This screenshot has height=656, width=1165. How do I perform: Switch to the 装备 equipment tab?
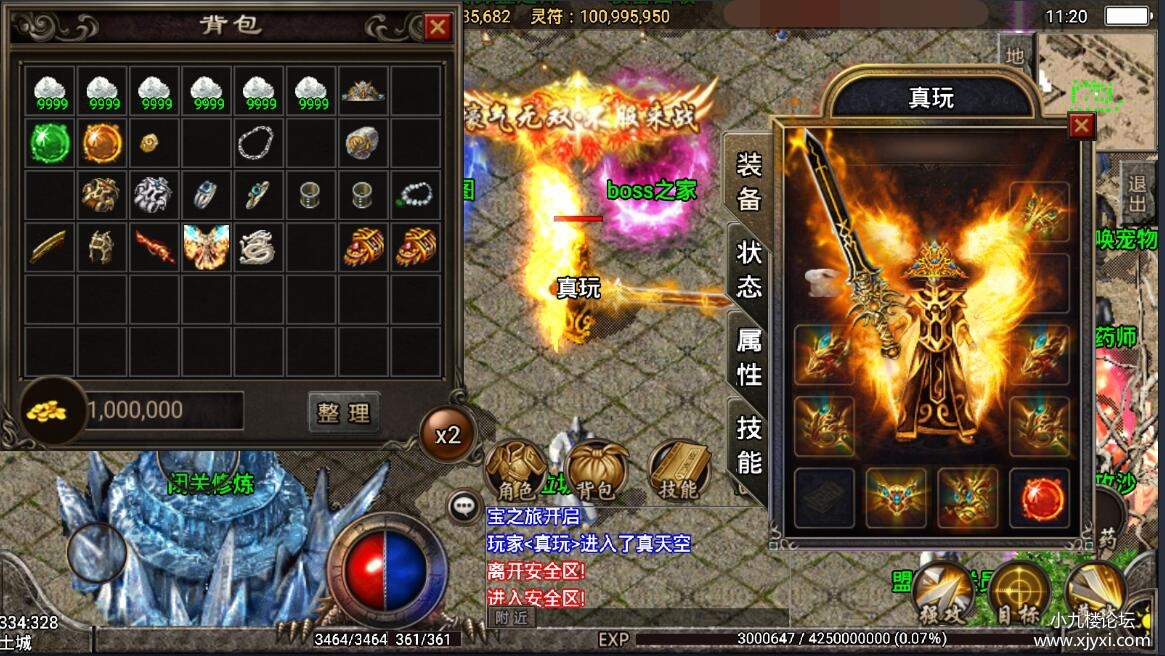749,181
